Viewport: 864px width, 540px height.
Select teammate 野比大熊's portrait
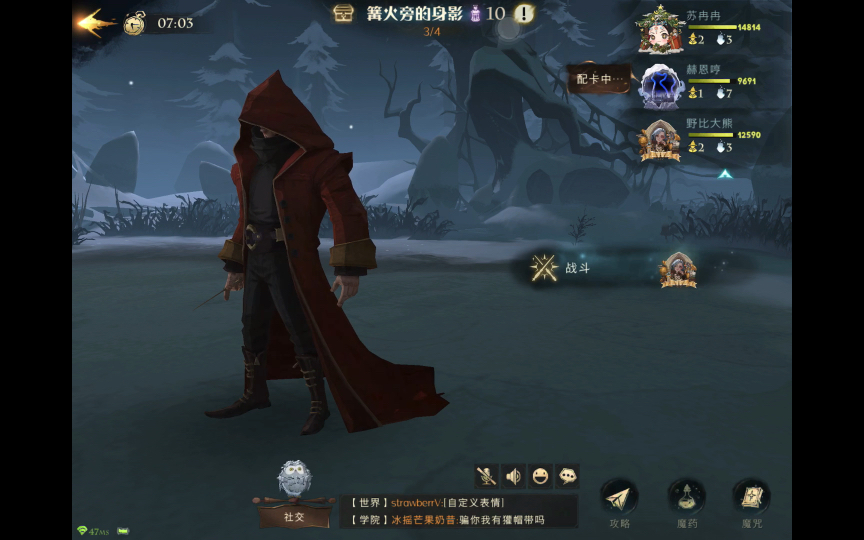[661, 139]
